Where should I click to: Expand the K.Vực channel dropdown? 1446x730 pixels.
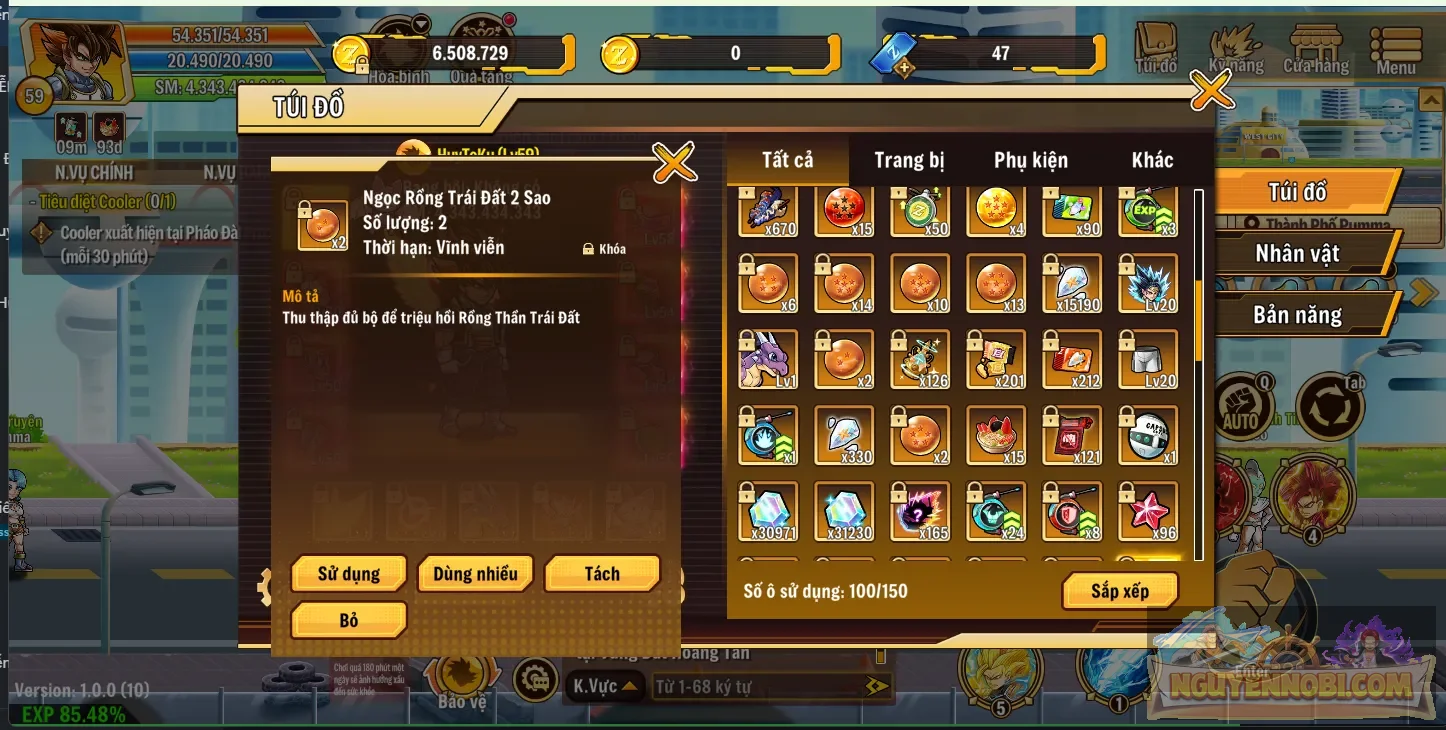pos(604,688)
